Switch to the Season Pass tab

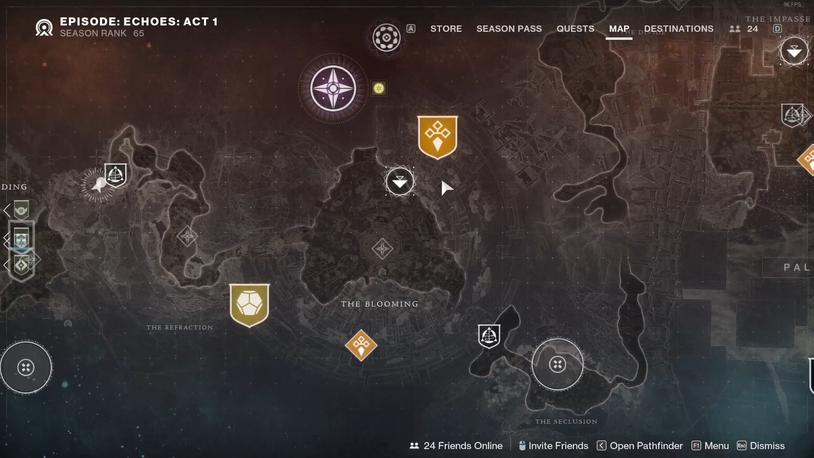509,29
